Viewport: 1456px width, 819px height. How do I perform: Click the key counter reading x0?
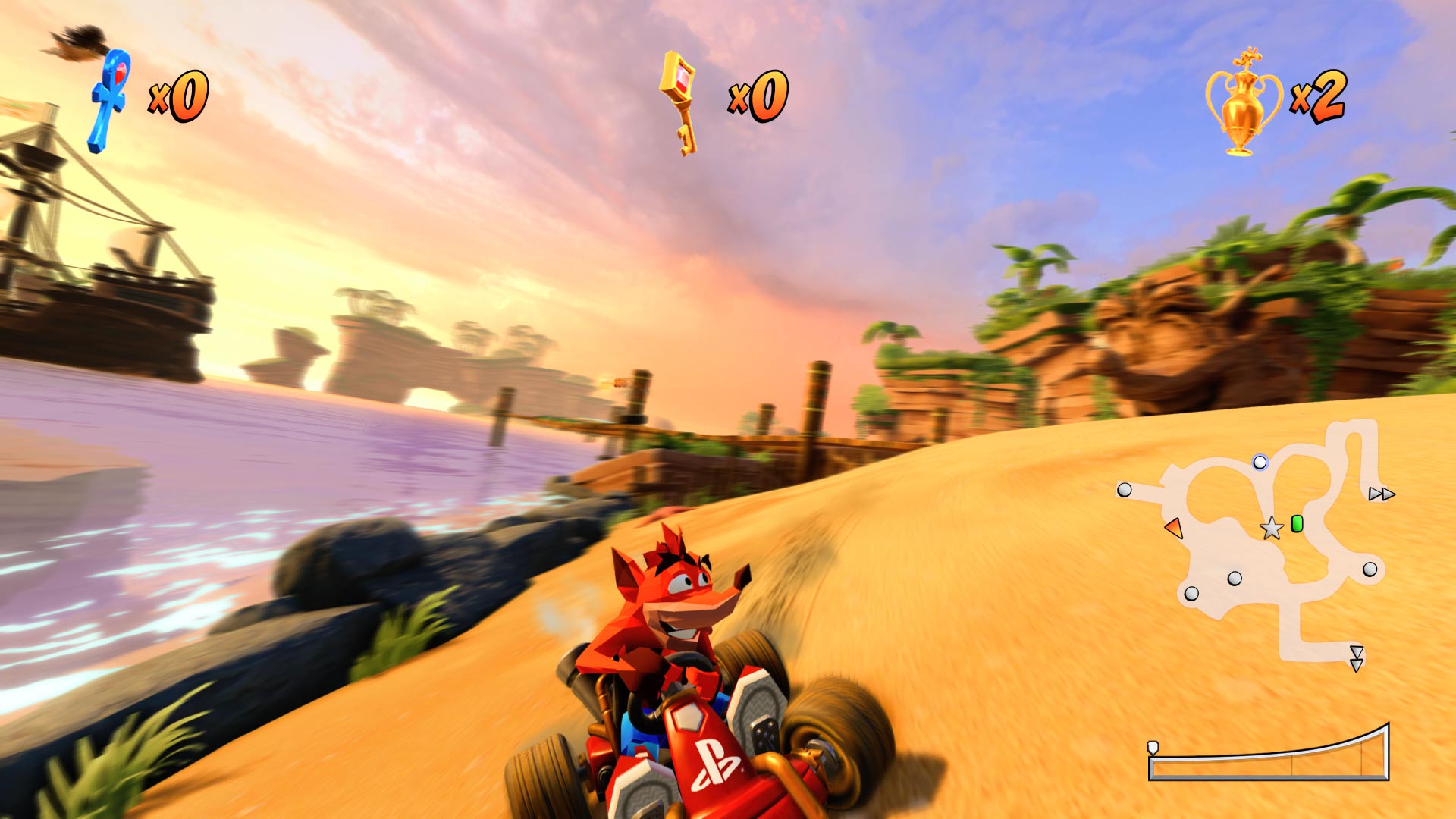coord(758,97)
